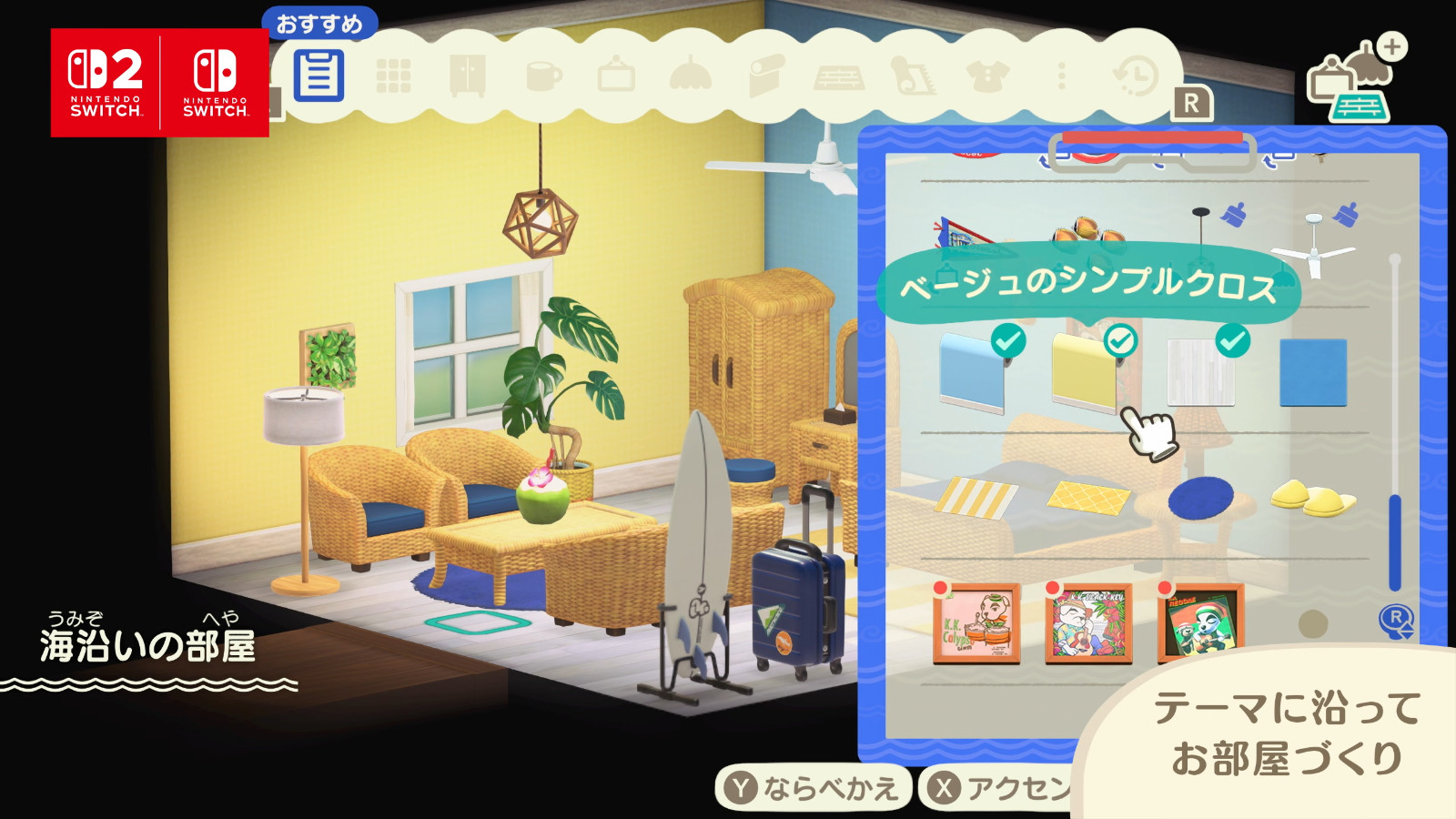Screen dimensions: 1456x819
Task: Click the undo history clock icon
Action: tap(1136, 77)
